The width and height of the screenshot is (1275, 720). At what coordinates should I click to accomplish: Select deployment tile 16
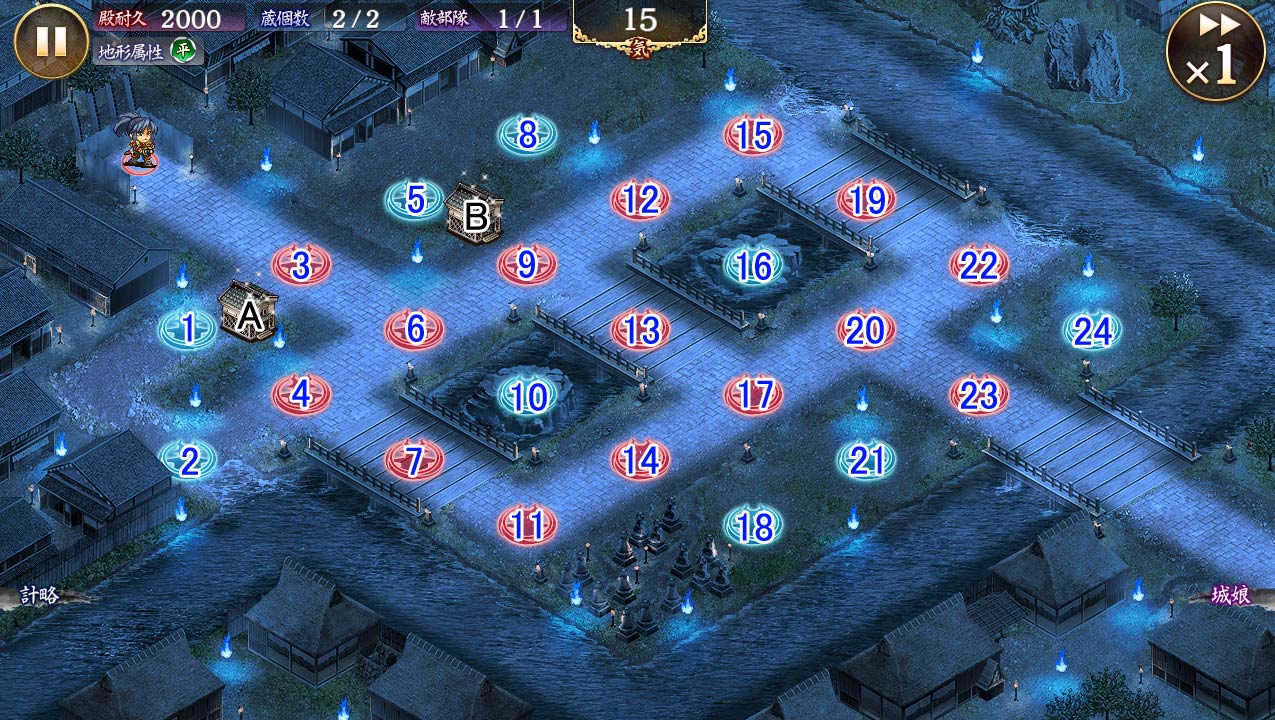point(753,266)
